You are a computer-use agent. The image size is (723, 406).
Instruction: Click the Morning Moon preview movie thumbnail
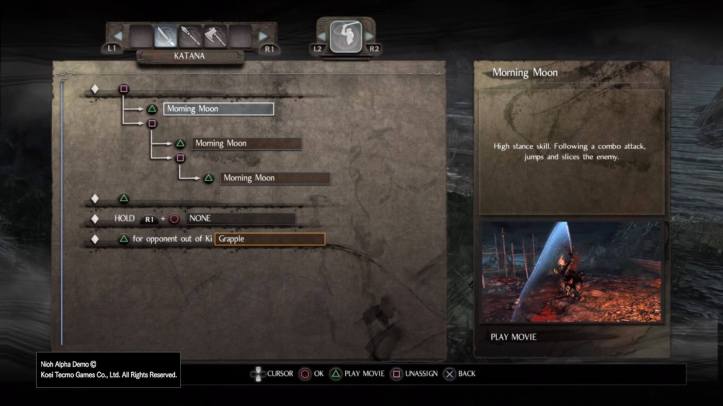571,271
